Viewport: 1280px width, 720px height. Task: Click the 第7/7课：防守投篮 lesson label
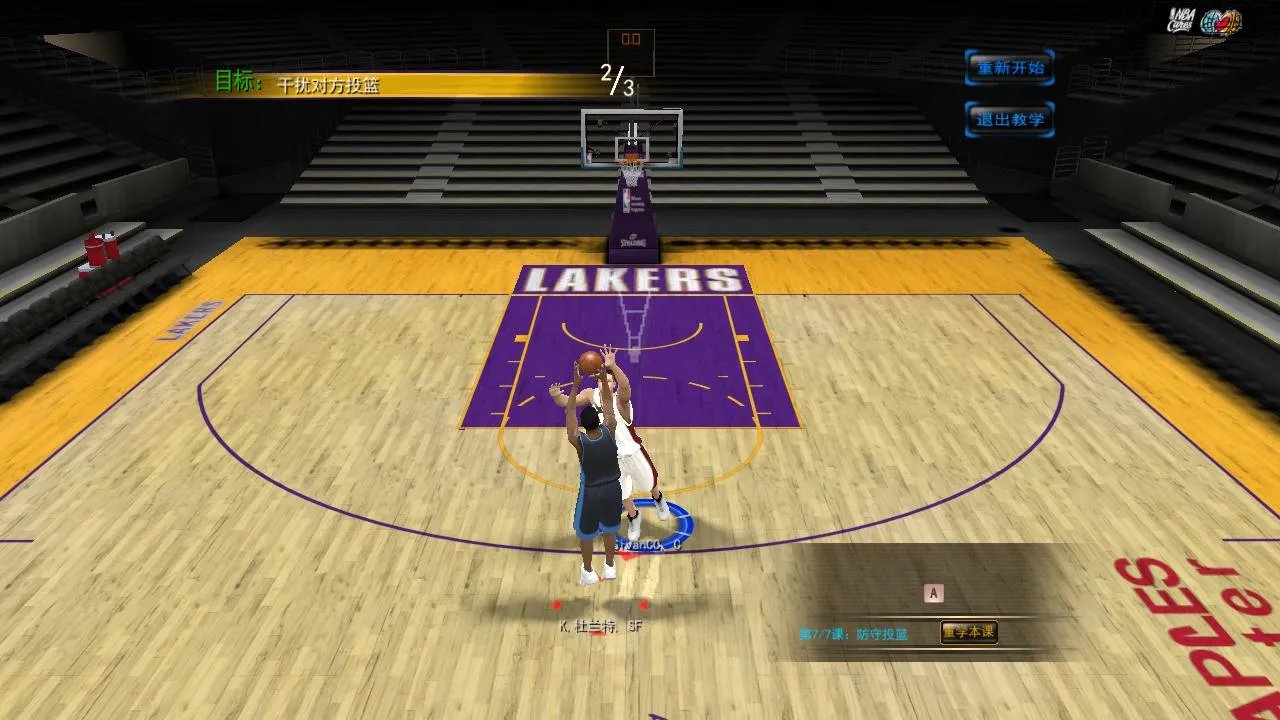855,631
